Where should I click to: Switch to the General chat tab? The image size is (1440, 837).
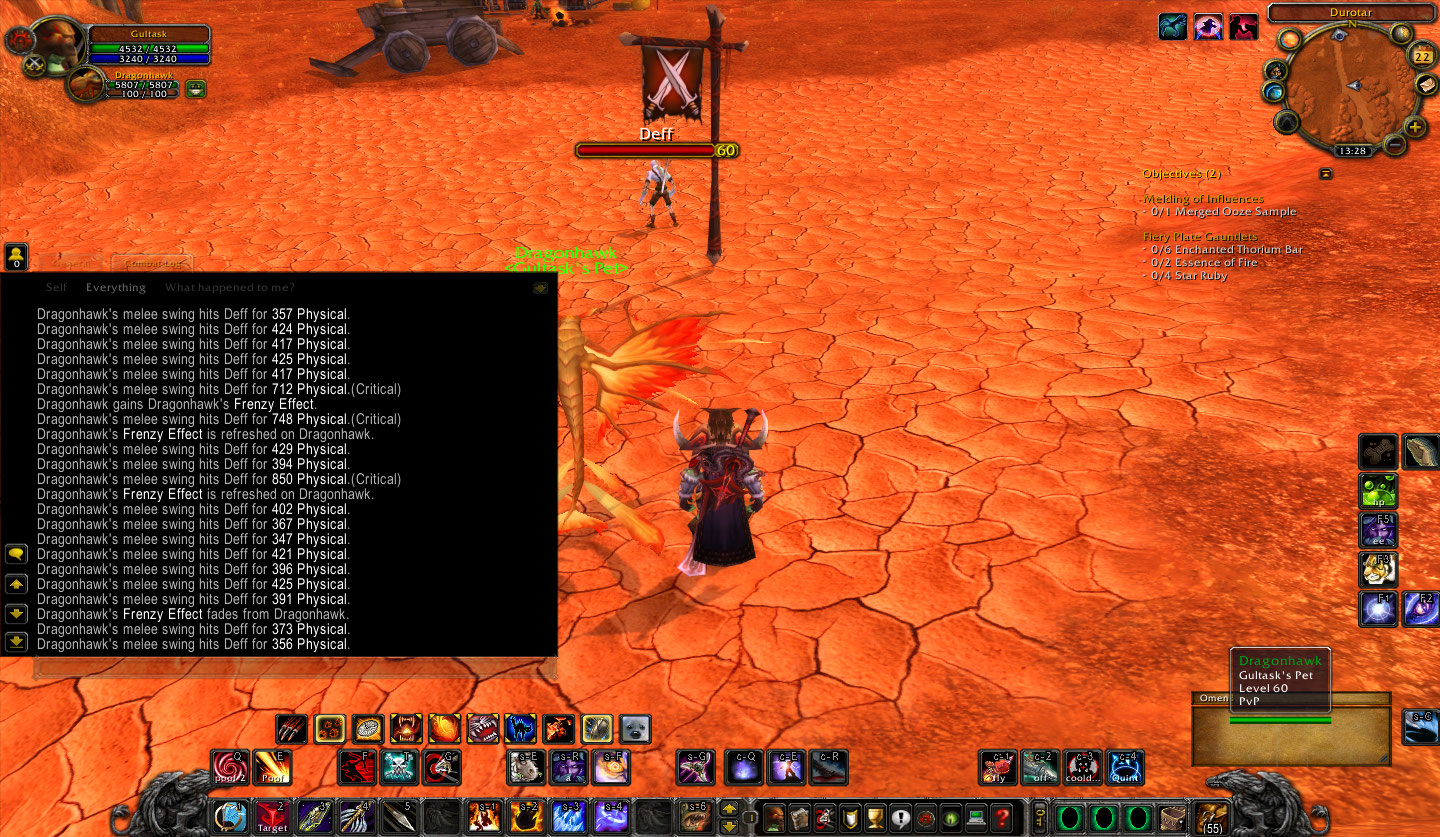point(72,264)
